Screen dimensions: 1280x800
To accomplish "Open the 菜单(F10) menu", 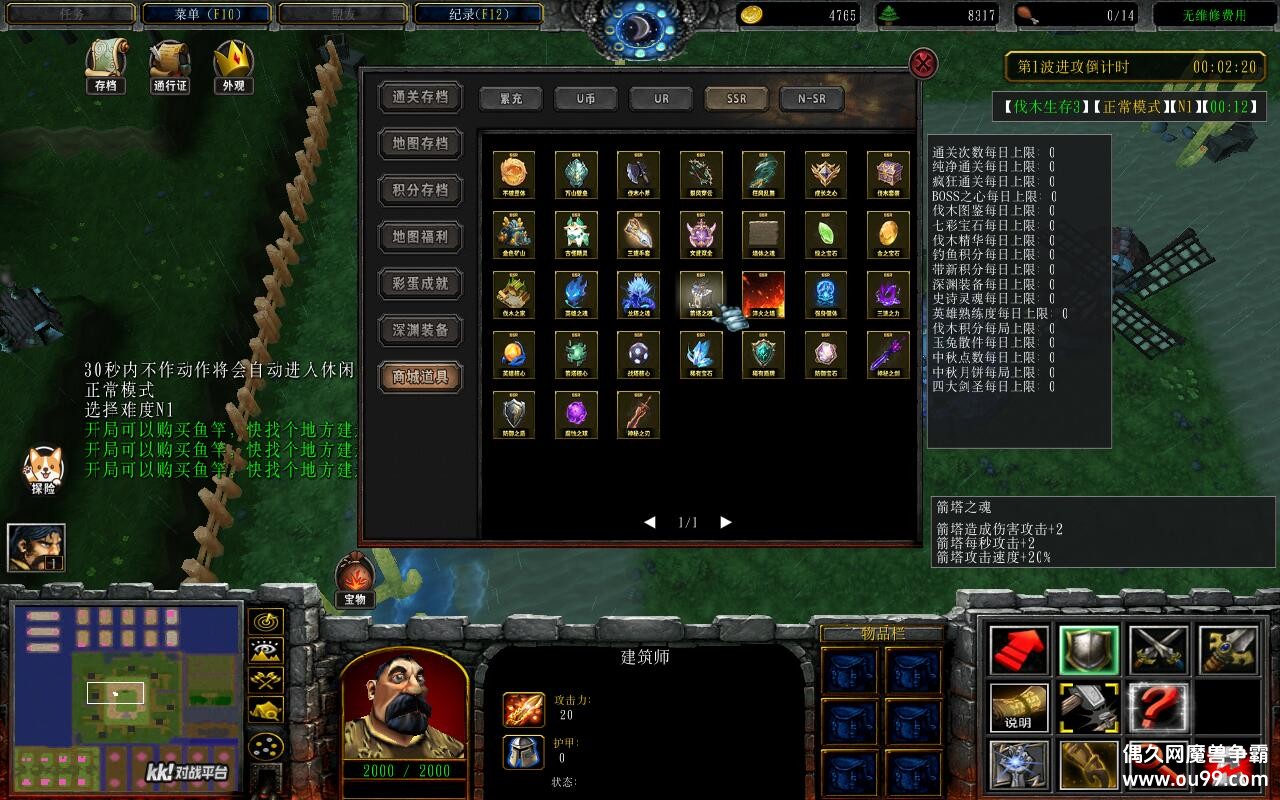I will pos(207,14).
